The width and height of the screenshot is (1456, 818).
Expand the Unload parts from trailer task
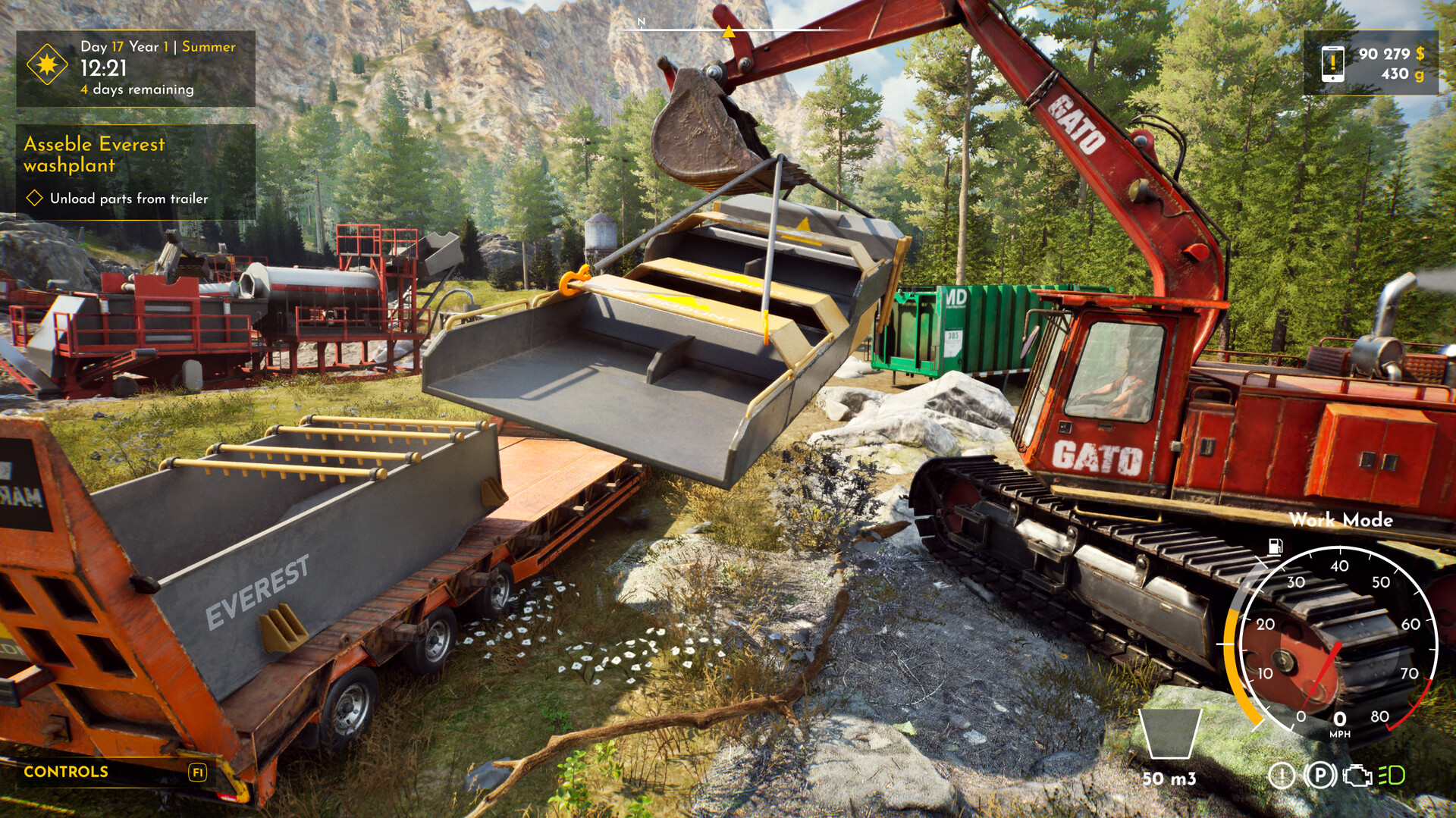[x=127, y=200]
